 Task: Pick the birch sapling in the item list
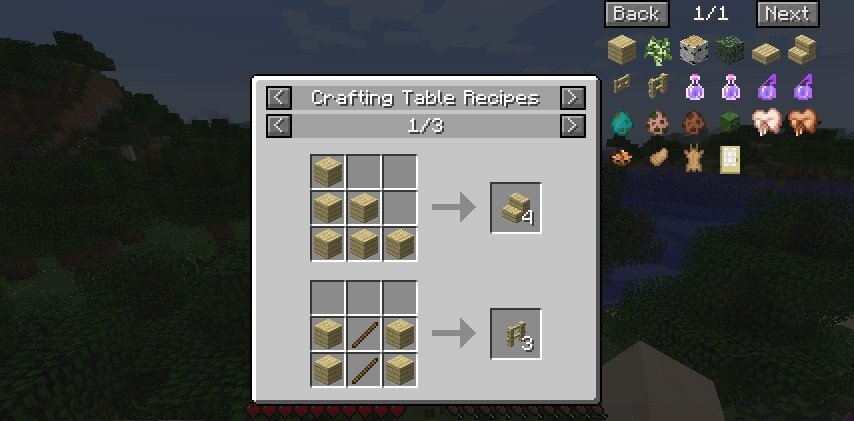click(657, 49)
